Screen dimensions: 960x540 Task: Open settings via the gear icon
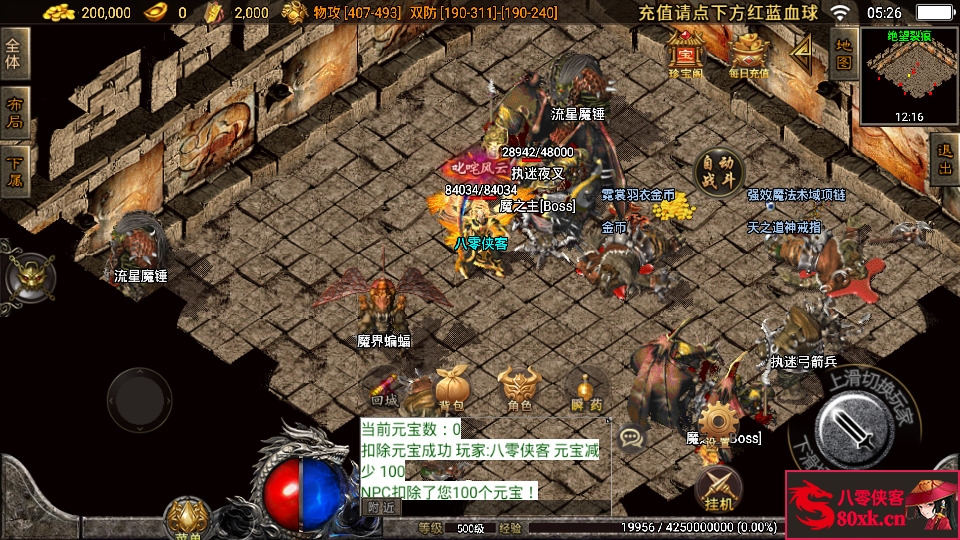click(x=717, y=423)
